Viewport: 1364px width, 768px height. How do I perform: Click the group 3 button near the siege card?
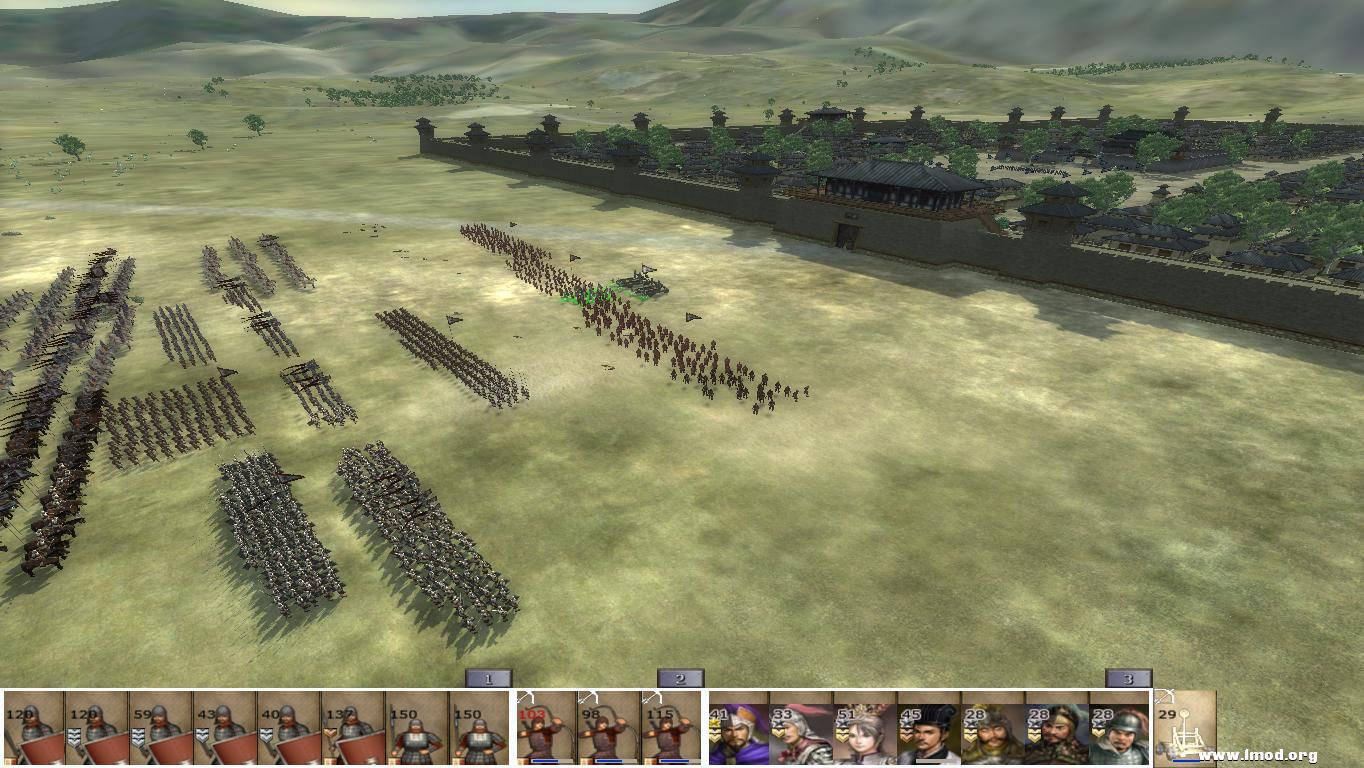click(x=1128, y=677)
